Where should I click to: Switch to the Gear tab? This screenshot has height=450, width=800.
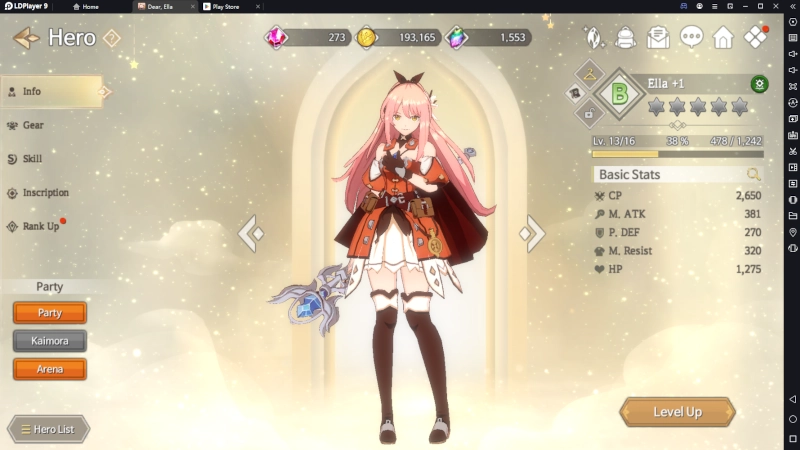(x=33, y=125)
